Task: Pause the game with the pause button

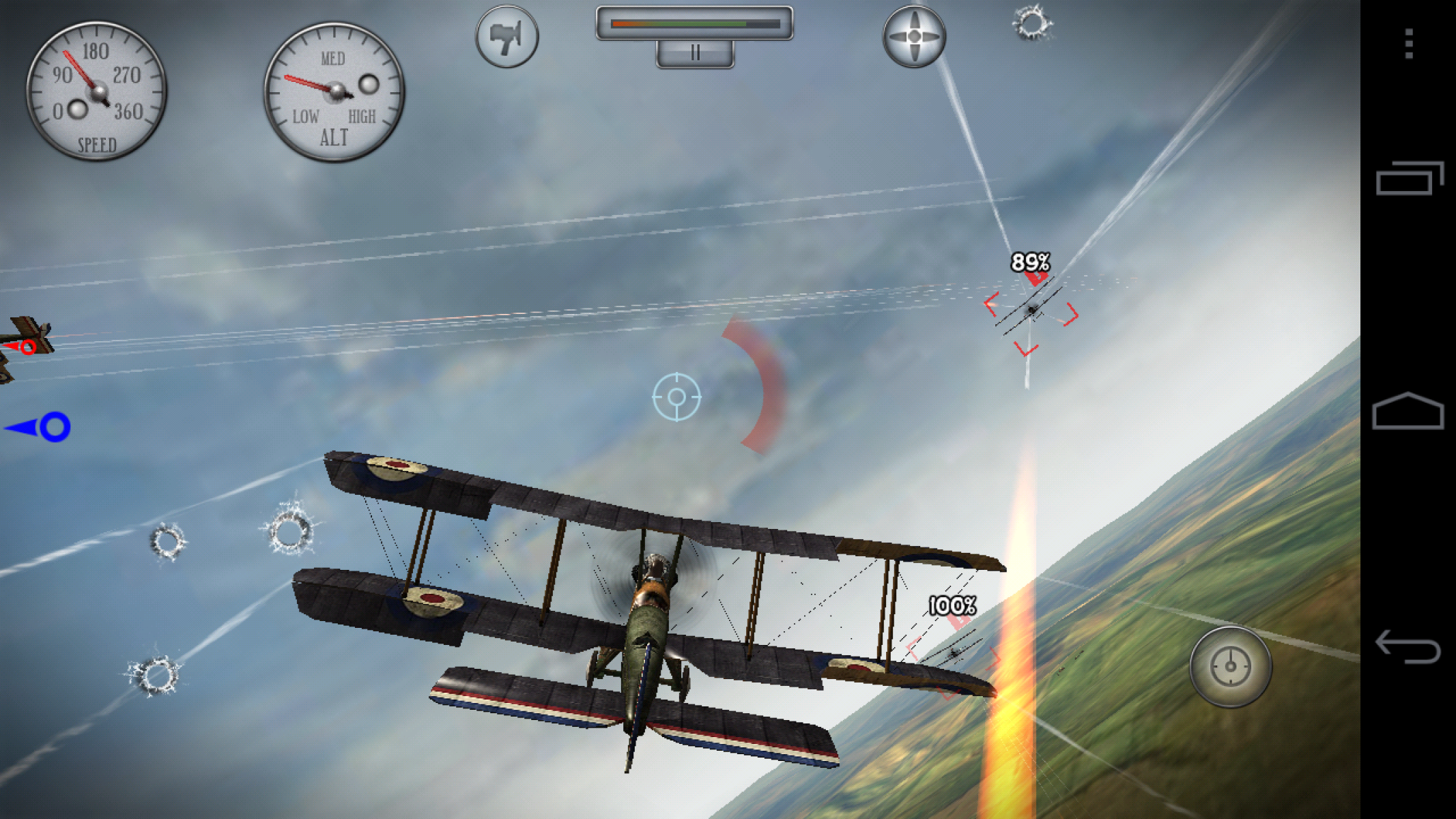Action: click(x=695, y=53)
